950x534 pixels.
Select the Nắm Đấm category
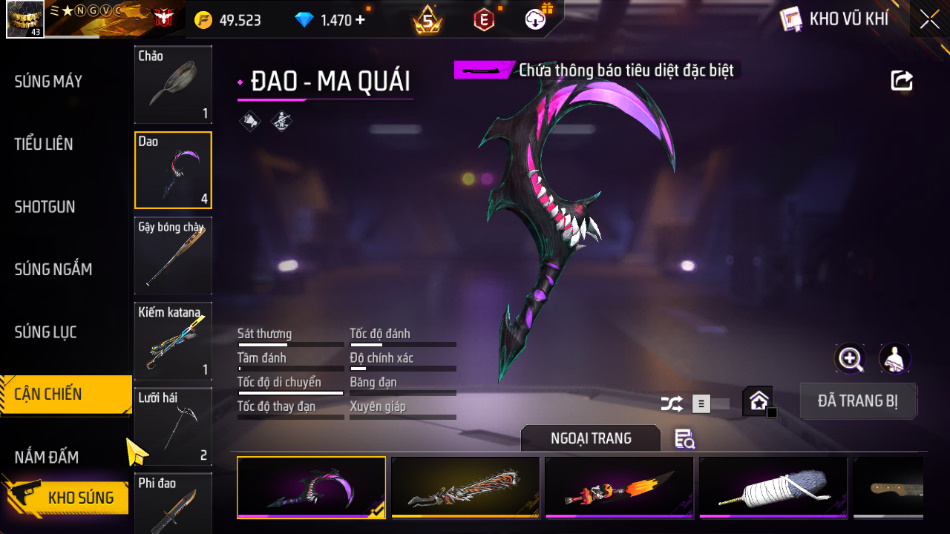pos(47,457)
